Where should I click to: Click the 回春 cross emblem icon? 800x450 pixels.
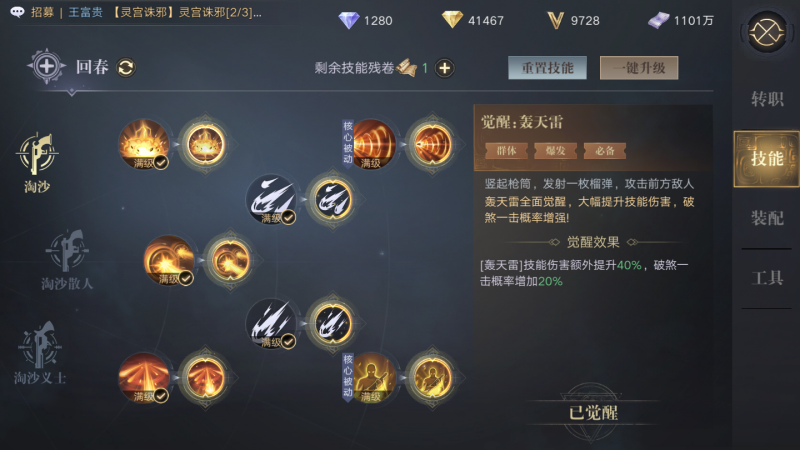click(48, 67)
